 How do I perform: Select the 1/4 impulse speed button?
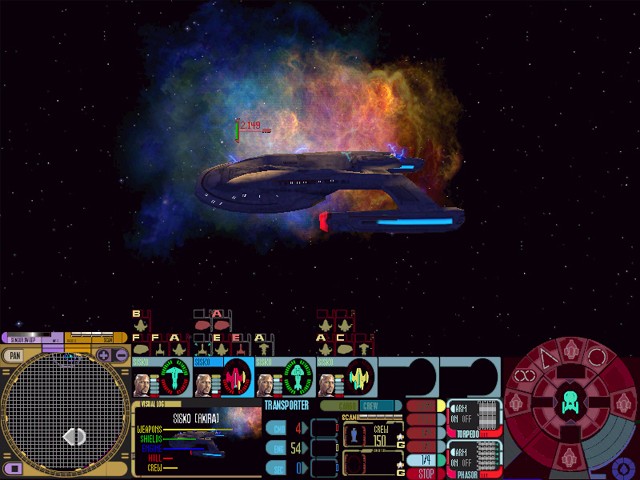(426, 459)
